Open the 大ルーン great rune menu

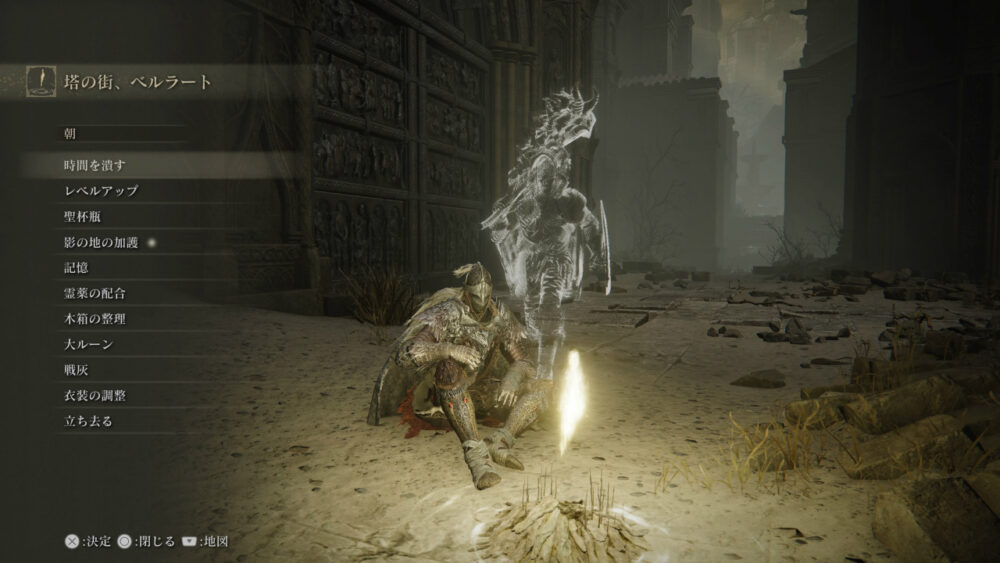[87, 345]
